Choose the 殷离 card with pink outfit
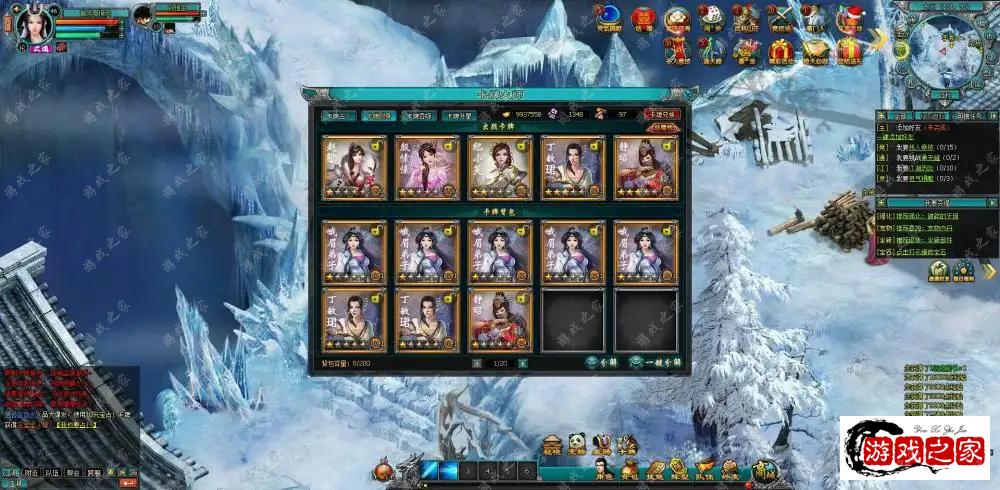 [x=426, y=167]
